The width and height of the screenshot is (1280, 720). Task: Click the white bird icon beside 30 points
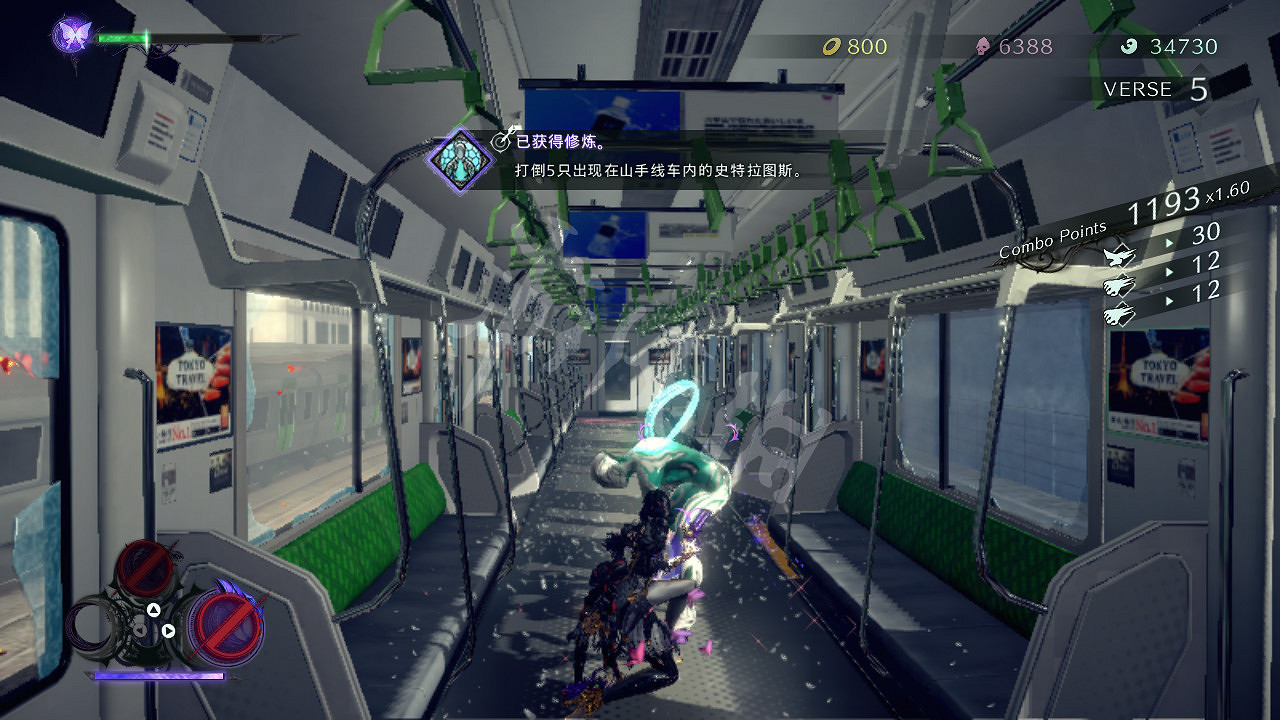point(1119,257)
